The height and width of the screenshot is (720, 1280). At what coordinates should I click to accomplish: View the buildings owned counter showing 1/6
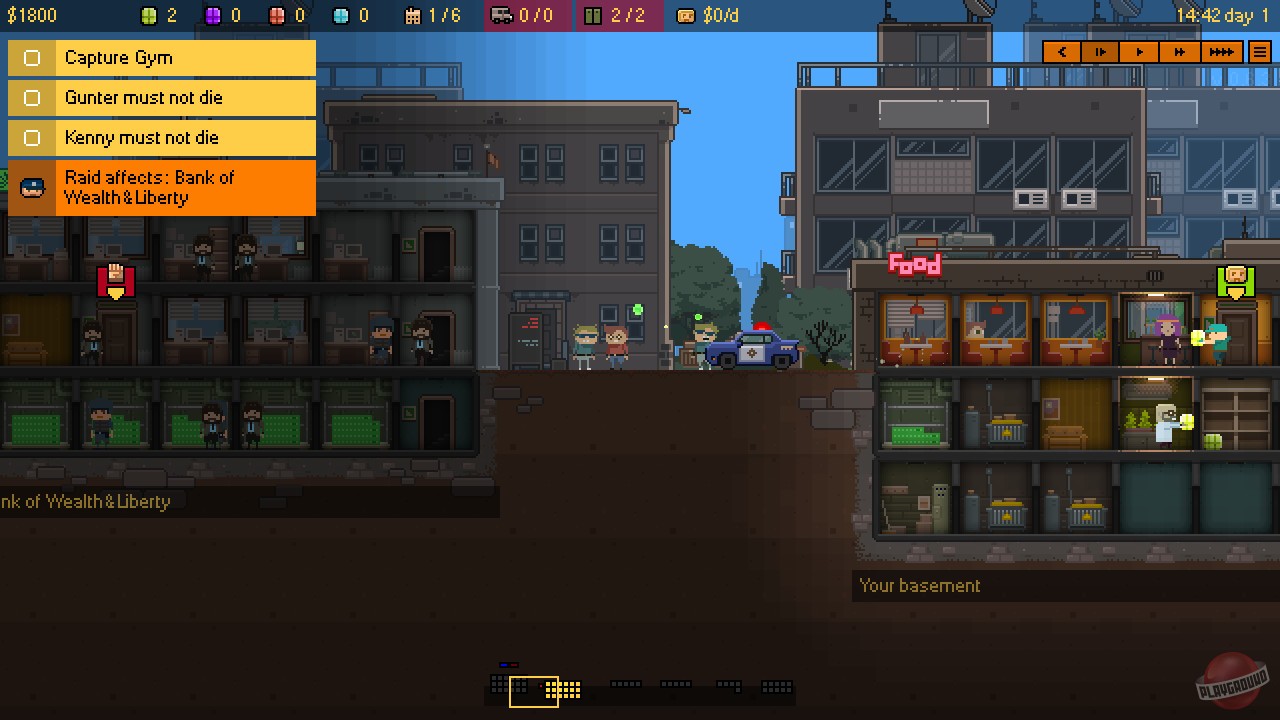click(x=430, y=15)
